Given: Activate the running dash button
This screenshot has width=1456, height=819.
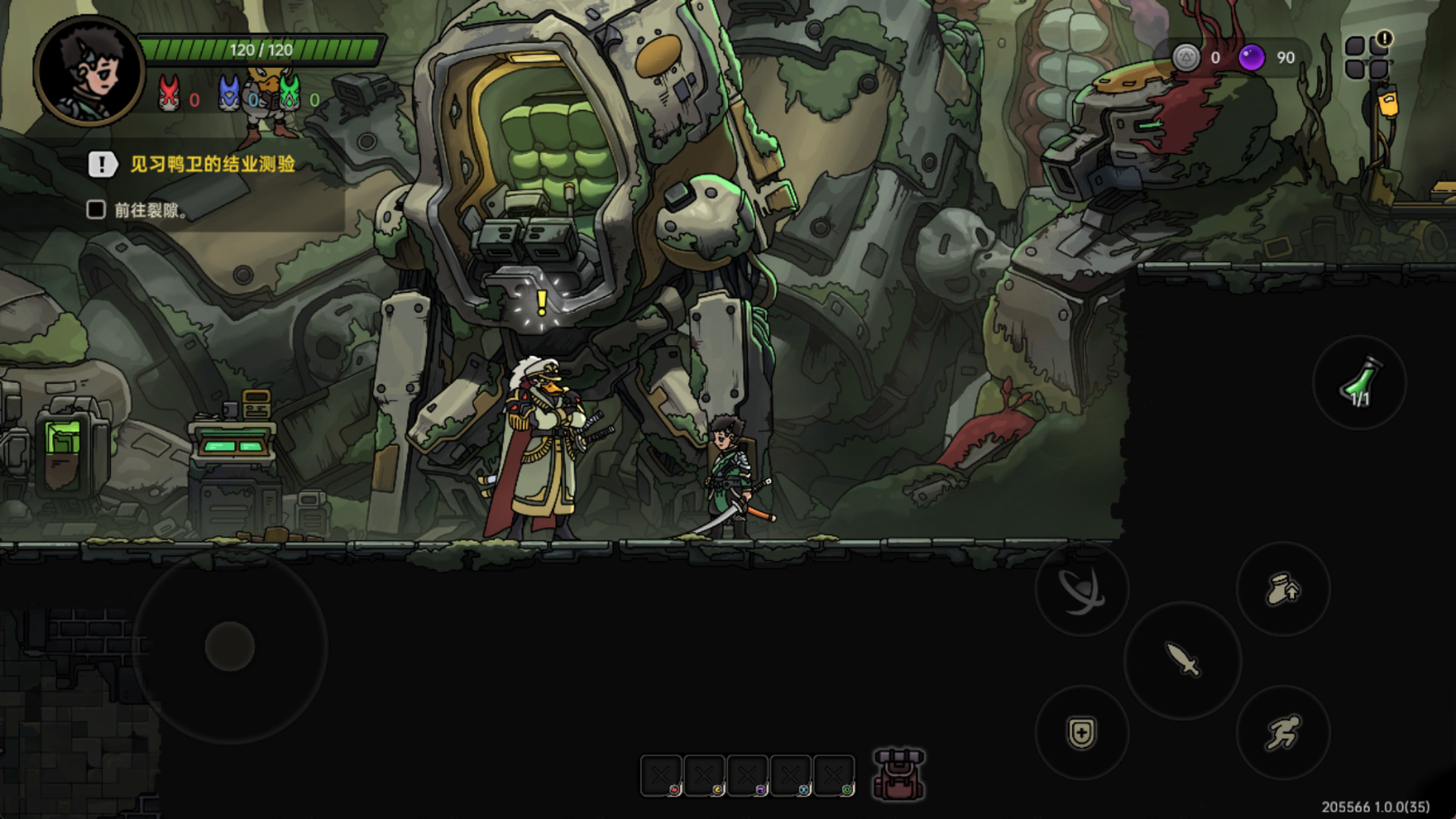Looking at the screenshot, I should (x=1283, y=732).
